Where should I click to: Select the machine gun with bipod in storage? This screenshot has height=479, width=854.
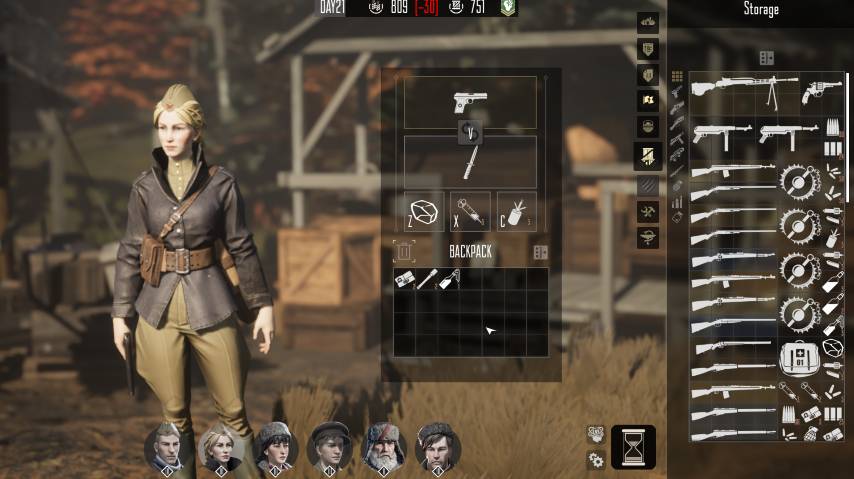coord(744,91)
